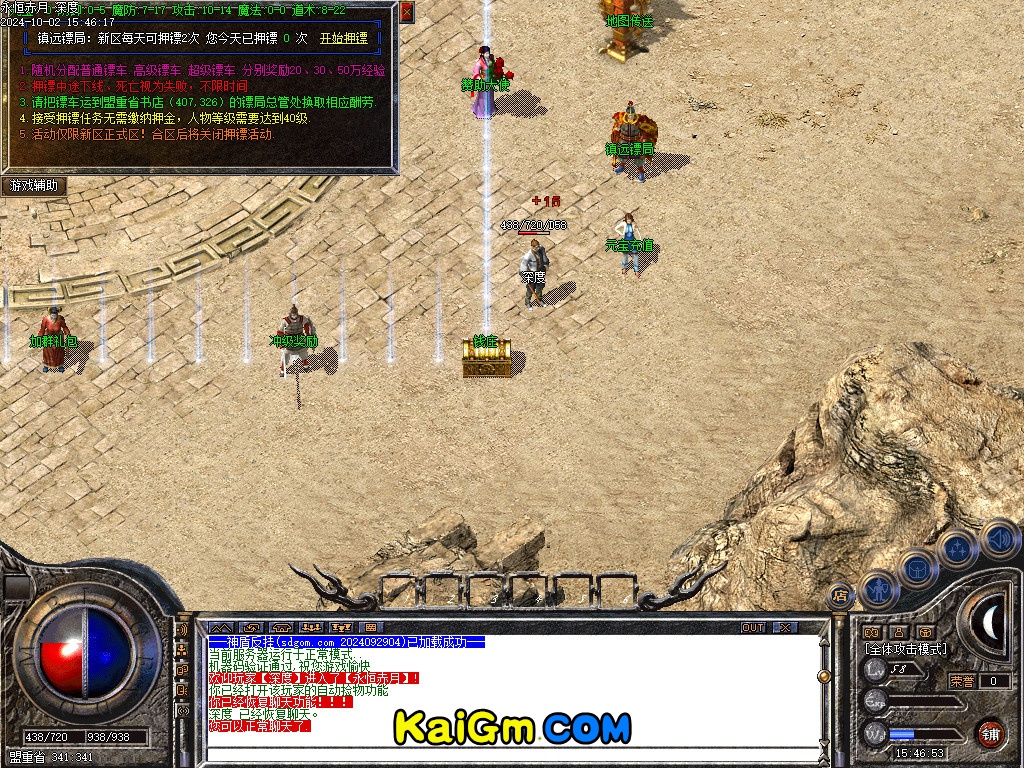Image resolution: width=1024 pixels, height=768 pixels.
Task: Click the Lv level round button
Action: pyautogui.click(x=876, y=668)
